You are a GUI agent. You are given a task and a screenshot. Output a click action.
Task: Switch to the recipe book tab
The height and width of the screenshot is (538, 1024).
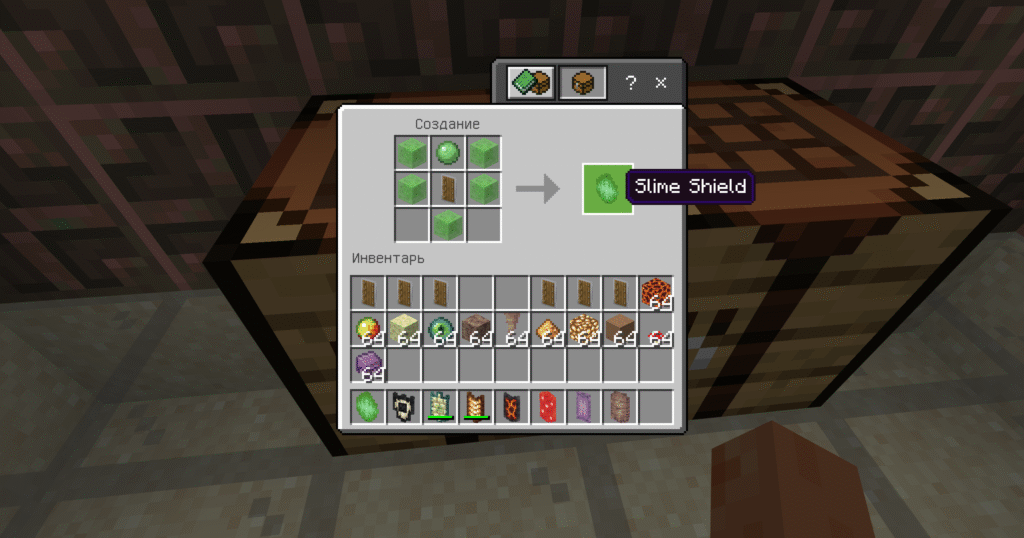(529, 84)
